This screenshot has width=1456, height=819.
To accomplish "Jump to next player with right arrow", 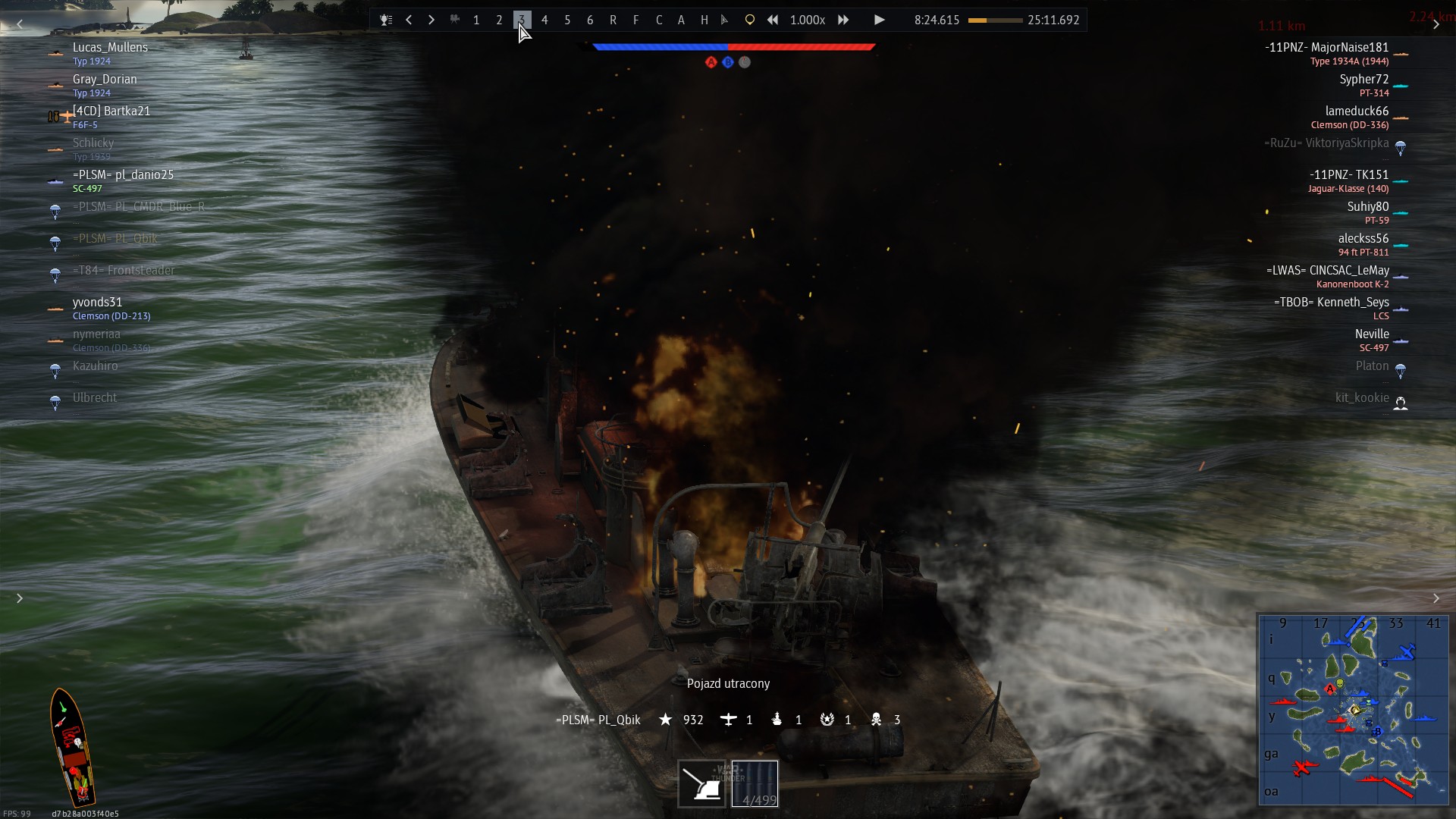I will (431, 20).
